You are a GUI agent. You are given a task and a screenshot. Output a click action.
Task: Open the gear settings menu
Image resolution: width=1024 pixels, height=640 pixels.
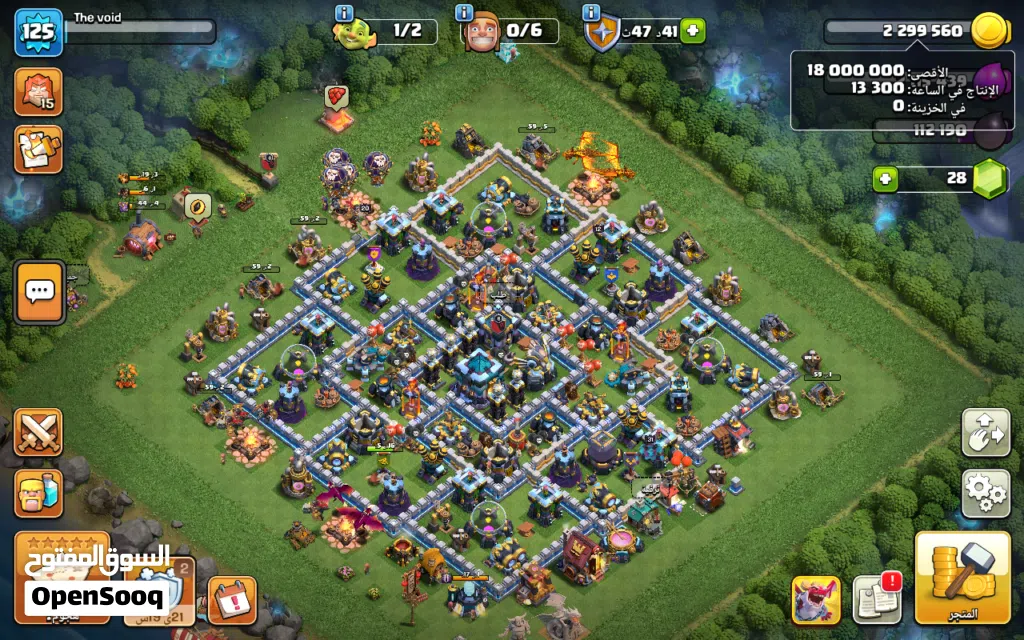[x=985, y=492]
